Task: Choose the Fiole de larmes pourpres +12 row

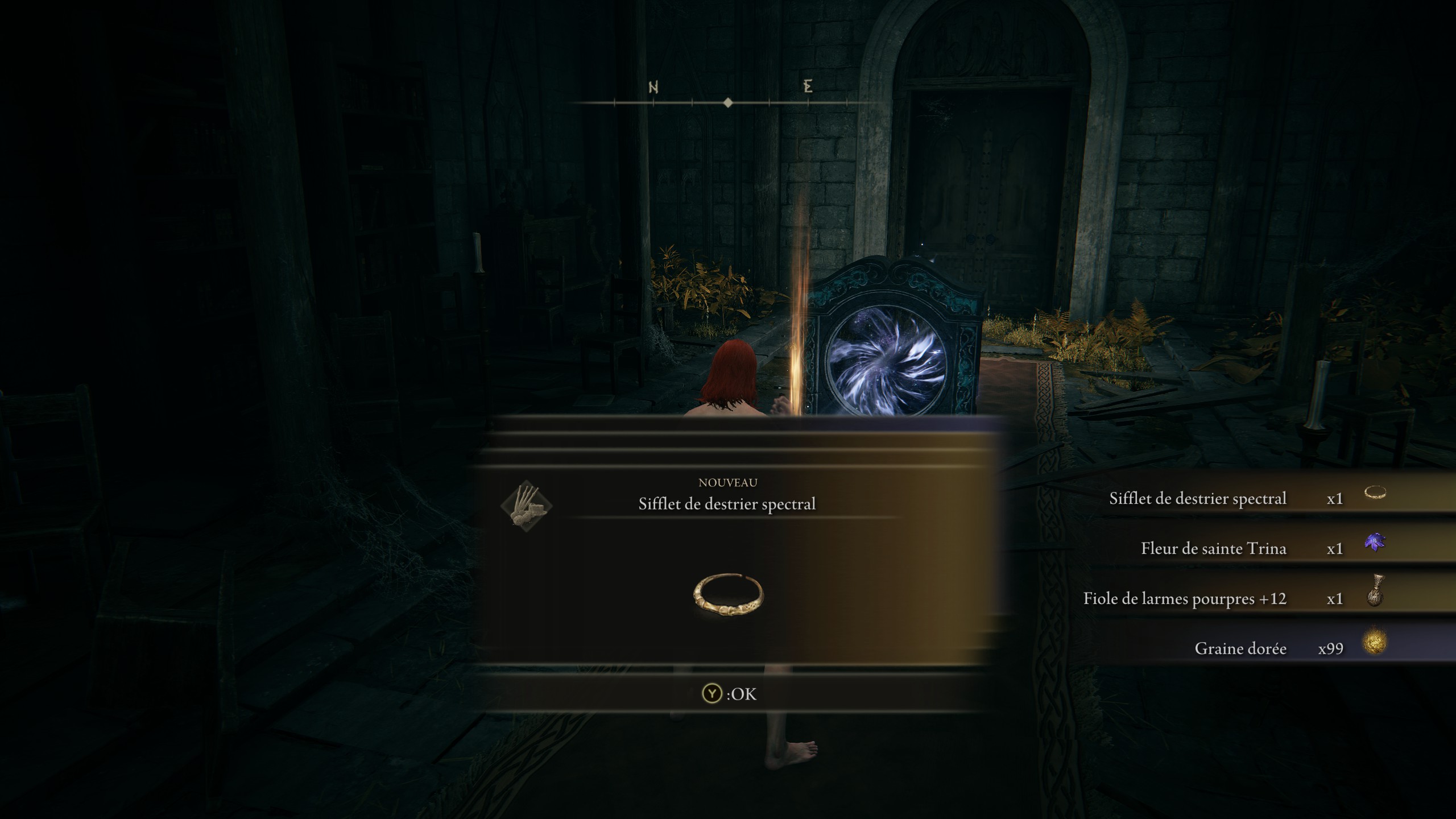Action: point(1240,598)
